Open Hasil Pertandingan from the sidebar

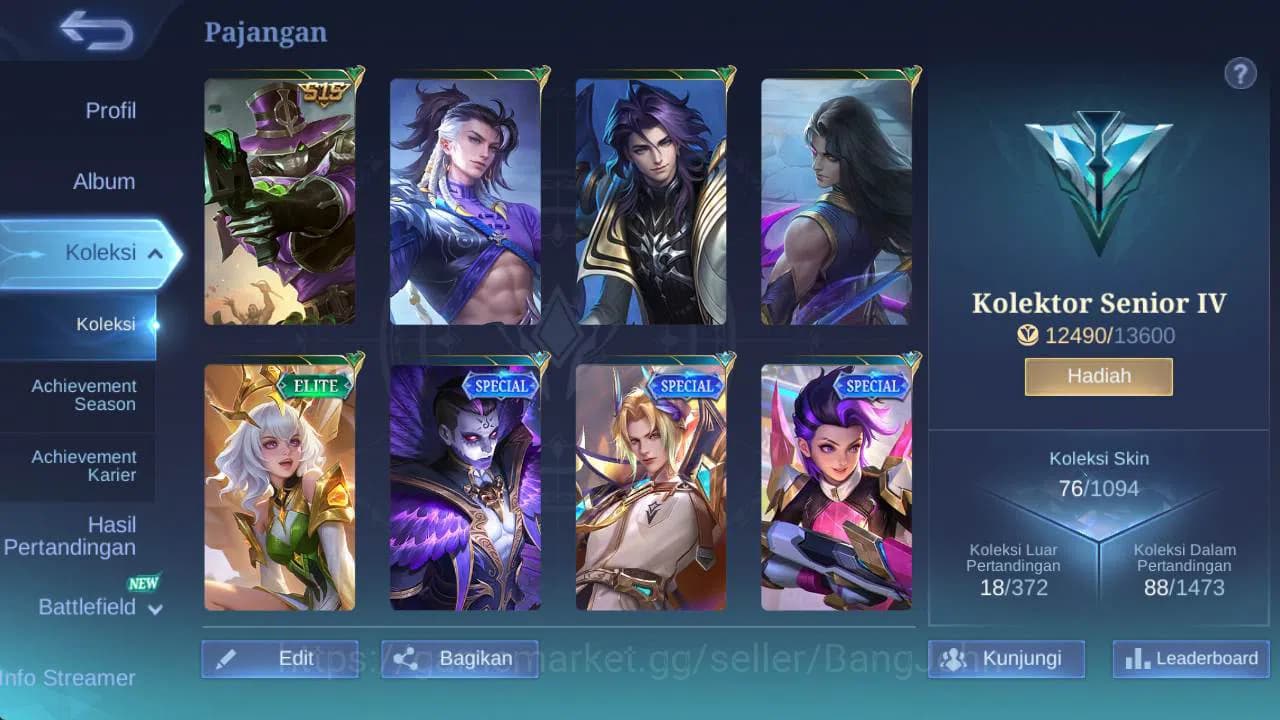click(71, 536)
